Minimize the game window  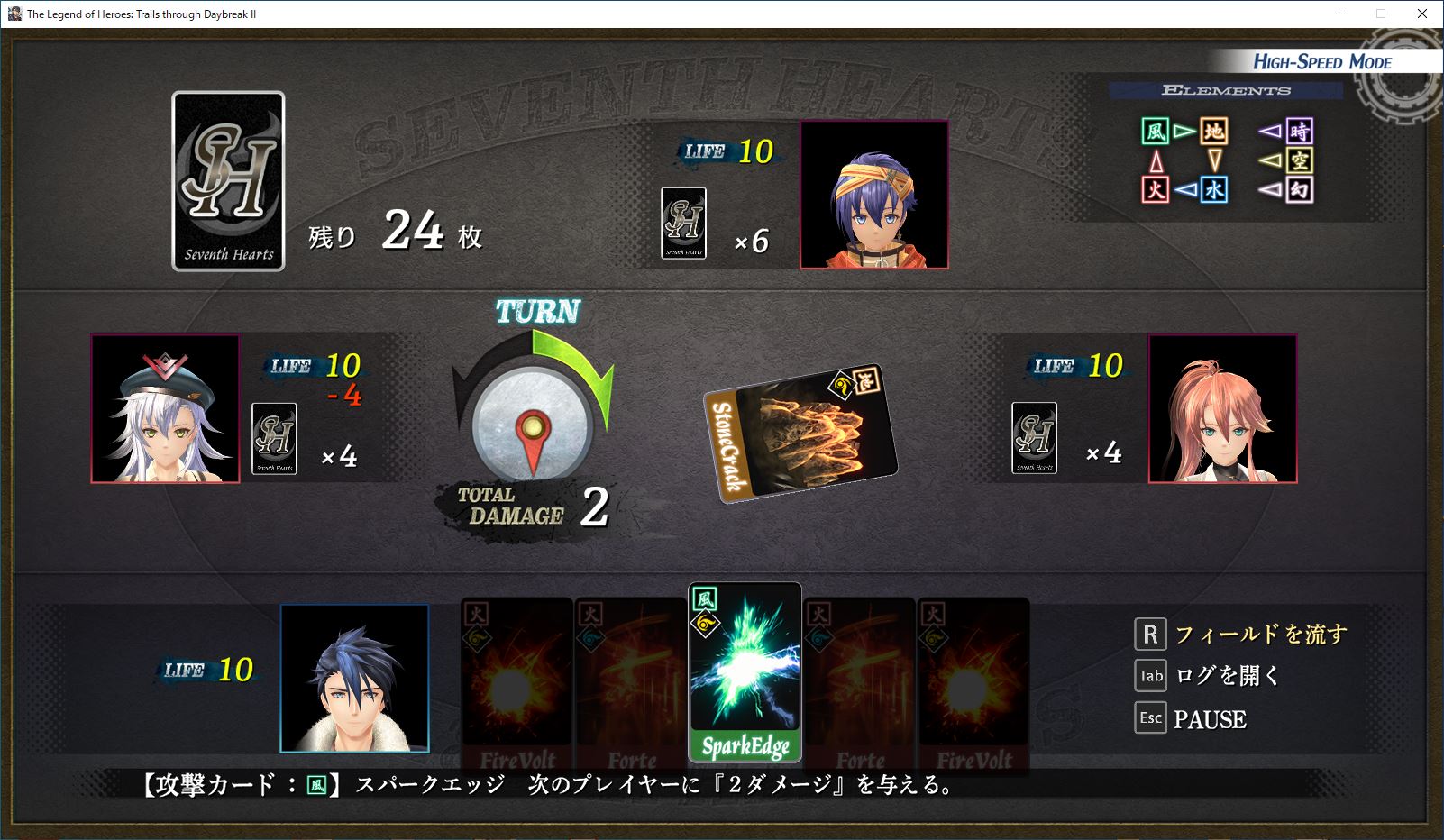(1339, 14)
